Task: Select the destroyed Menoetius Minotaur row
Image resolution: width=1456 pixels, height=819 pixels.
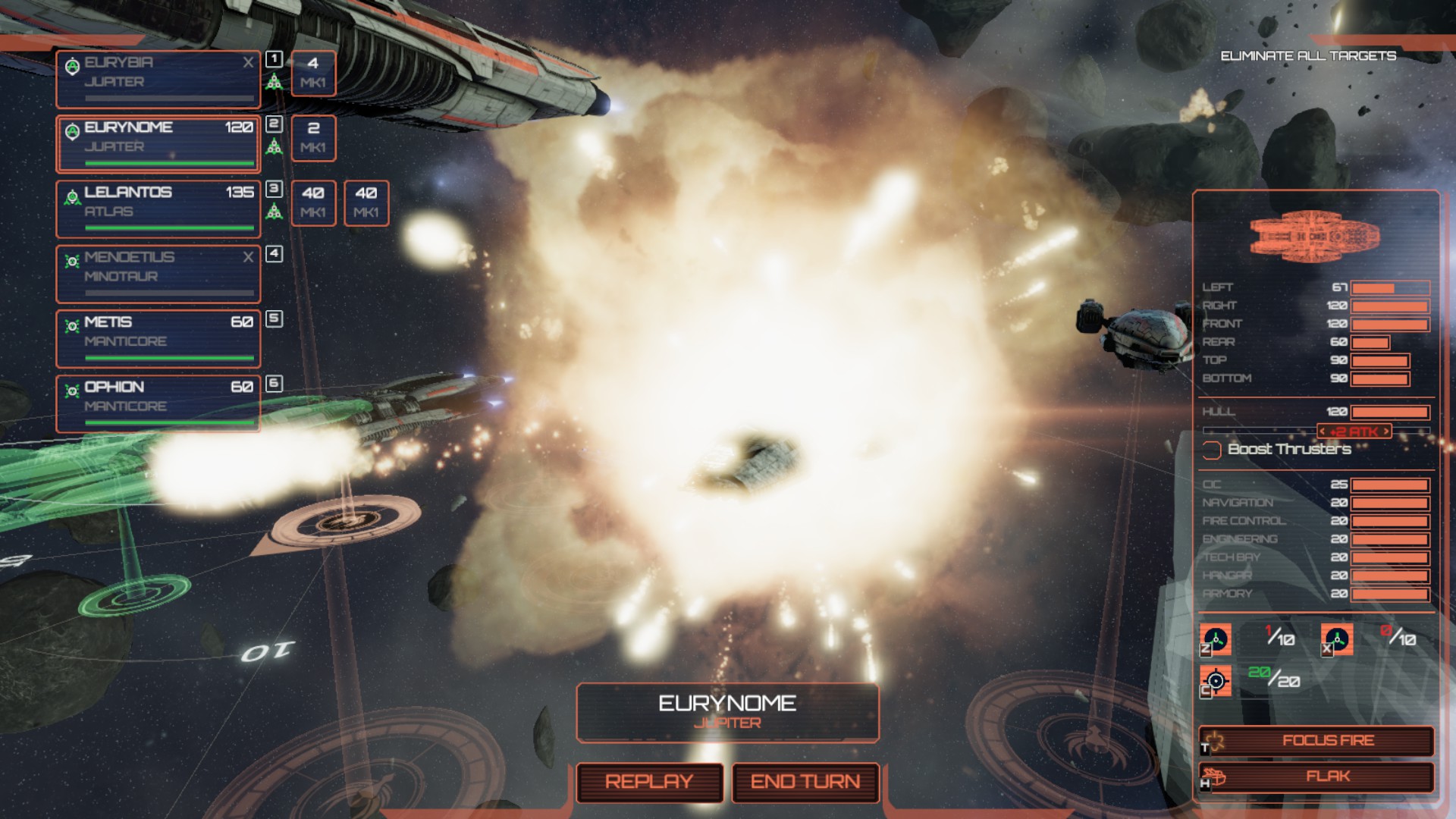Action: tap(158, 274)
